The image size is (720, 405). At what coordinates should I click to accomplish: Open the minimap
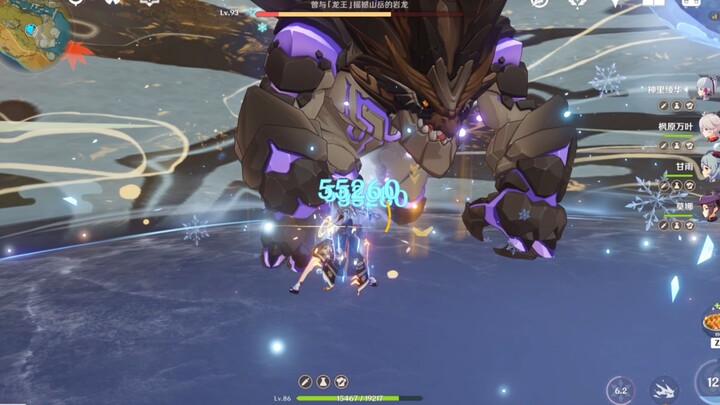(x=30, y=30)
